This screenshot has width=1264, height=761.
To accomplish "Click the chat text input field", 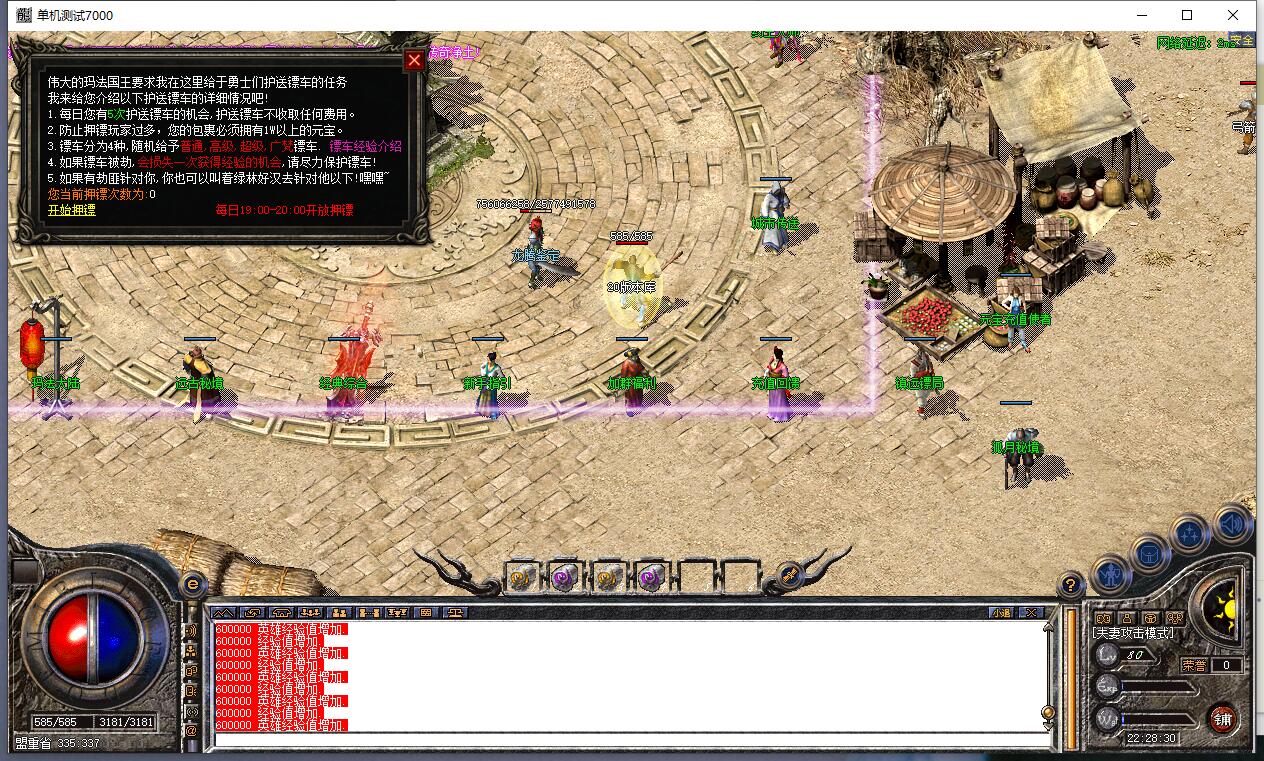I will tap(630, 740).
